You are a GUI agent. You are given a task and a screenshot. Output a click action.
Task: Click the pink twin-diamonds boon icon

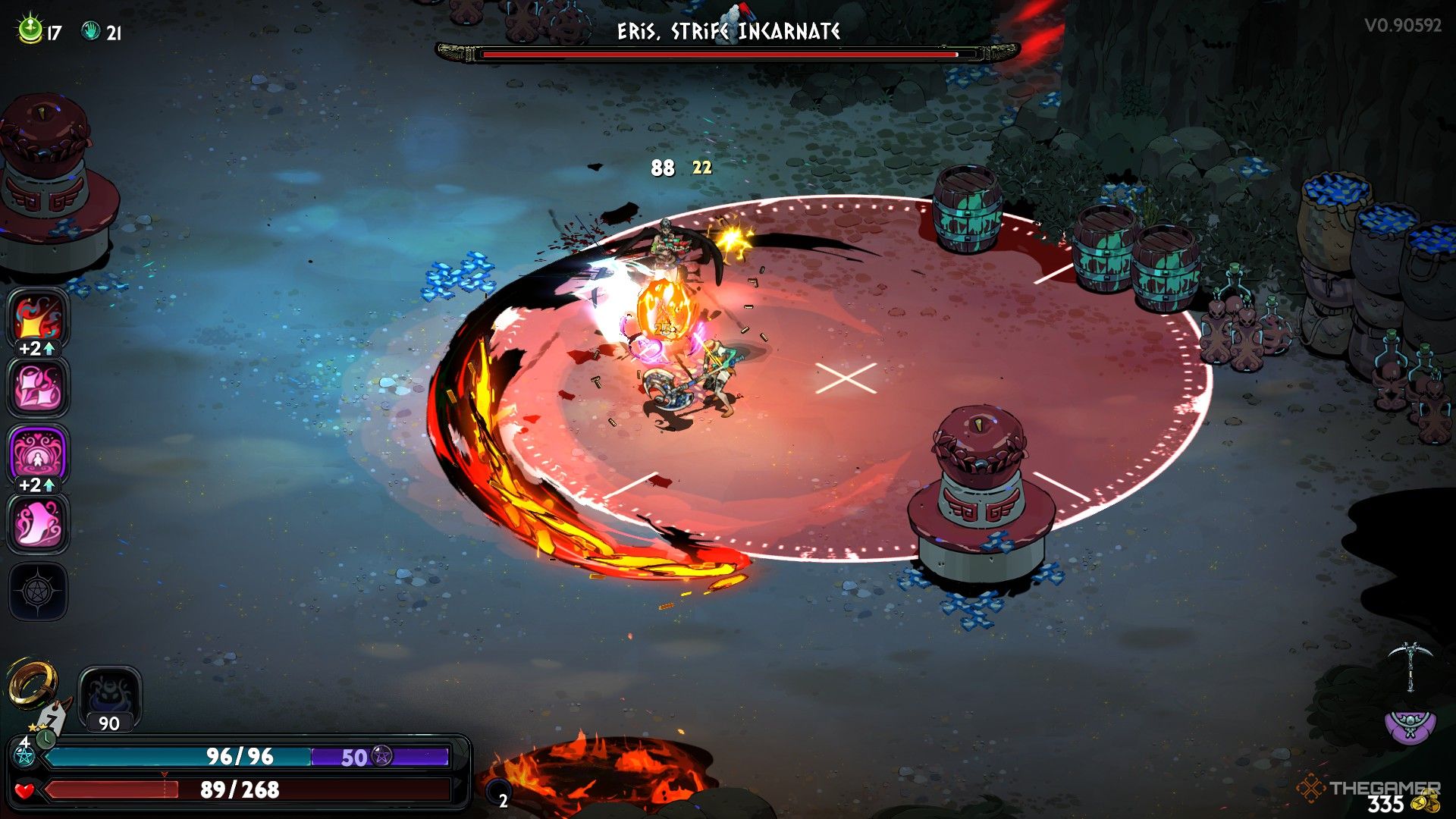38,387
